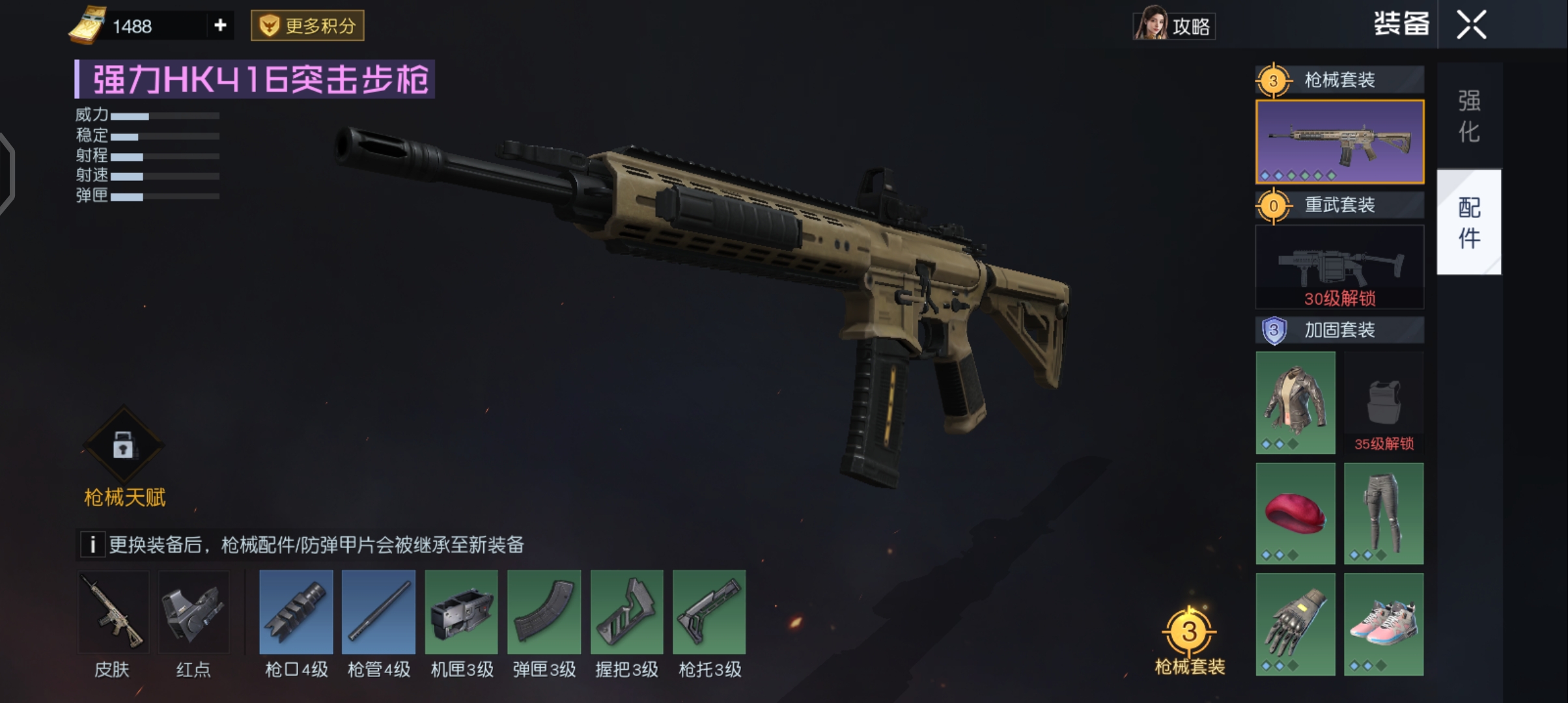Open the 攻略 strategy guide
The width and height of the screenshot is (1568, 703).
tap(1175, 25)
